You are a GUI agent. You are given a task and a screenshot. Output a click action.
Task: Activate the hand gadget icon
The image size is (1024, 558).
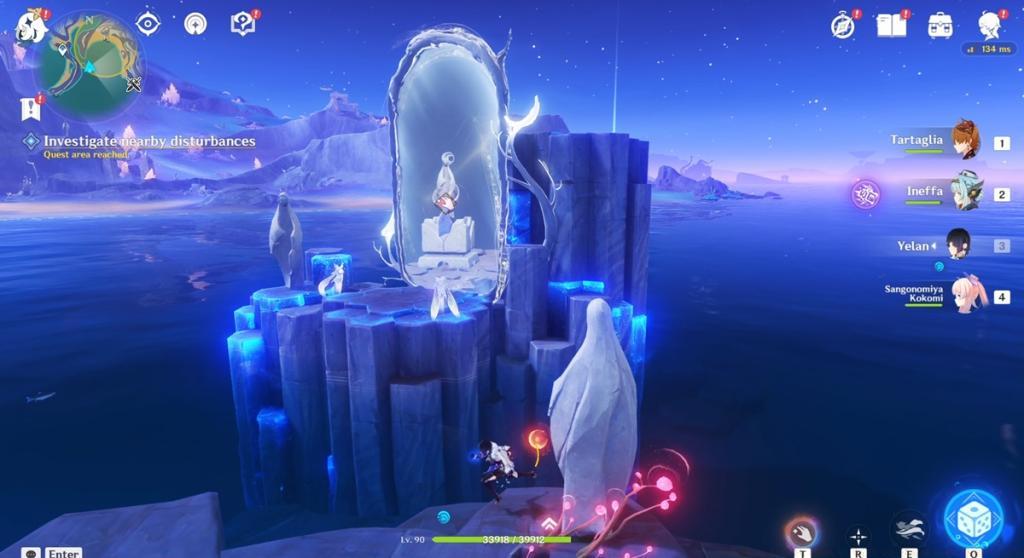(x=801, y=531)
